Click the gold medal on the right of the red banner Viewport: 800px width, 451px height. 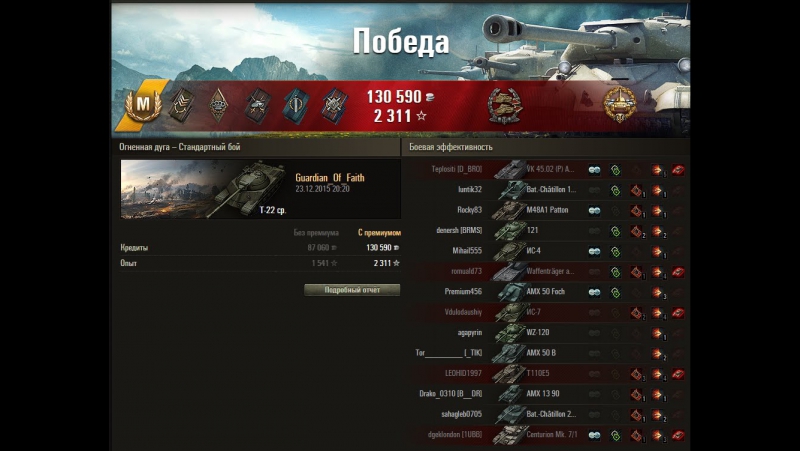click(x=619, y=103)
